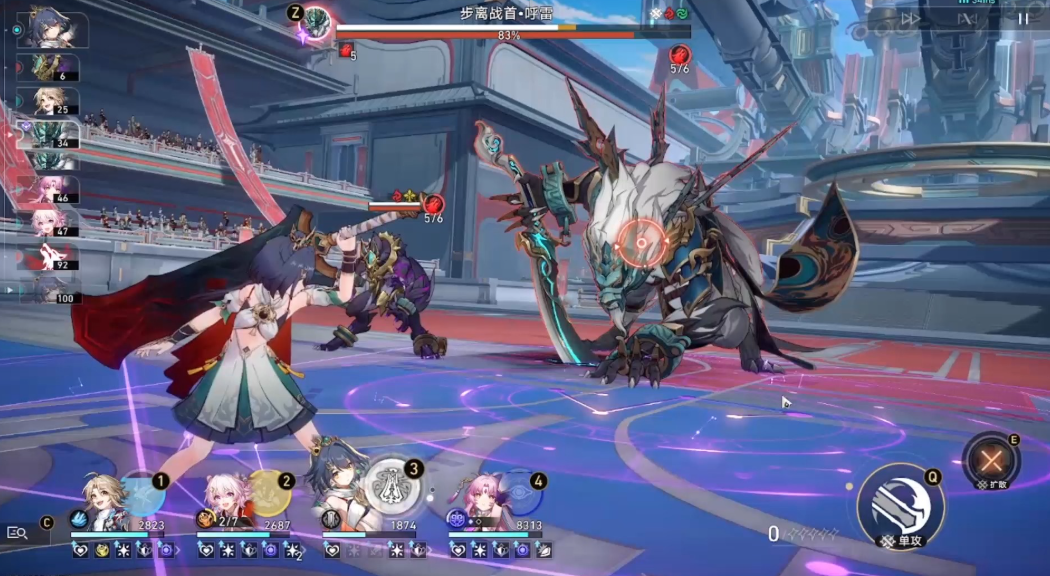
Task: Select the turn order entry with value 92
Action: point(48,257)
